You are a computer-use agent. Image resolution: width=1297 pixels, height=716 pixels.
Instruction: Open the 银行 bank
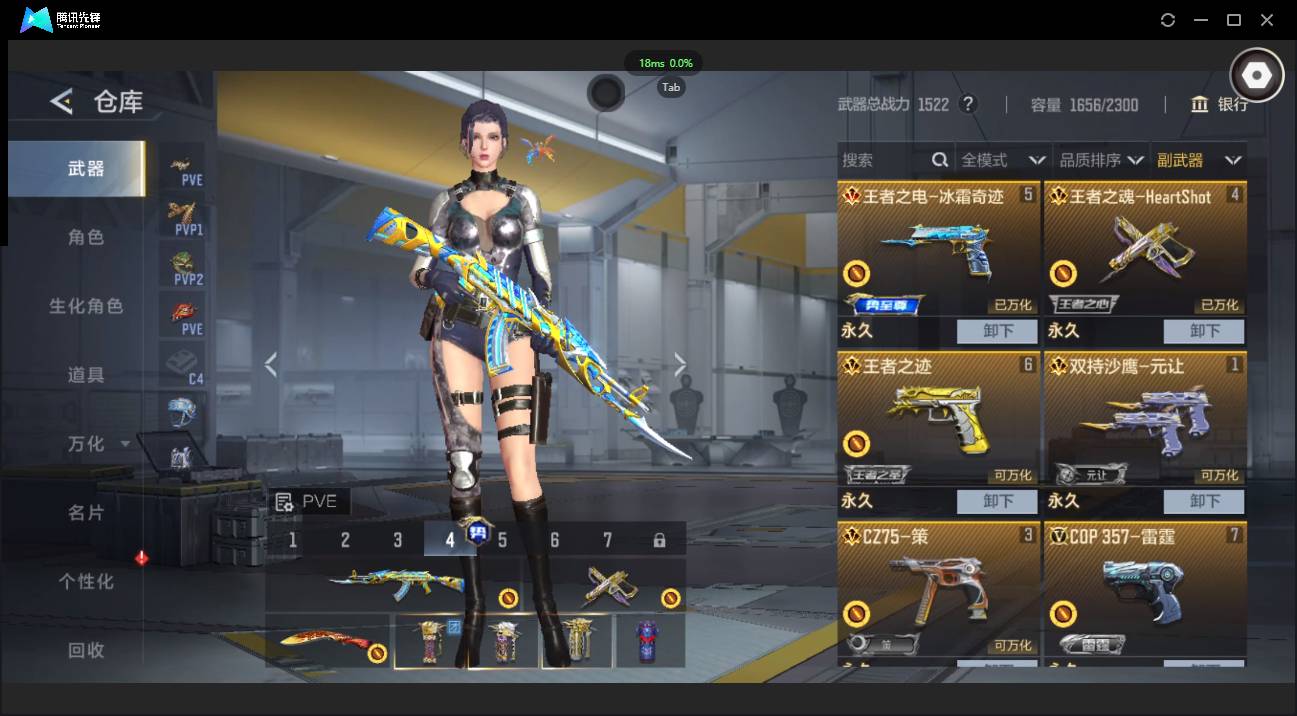click(1219, 105)
